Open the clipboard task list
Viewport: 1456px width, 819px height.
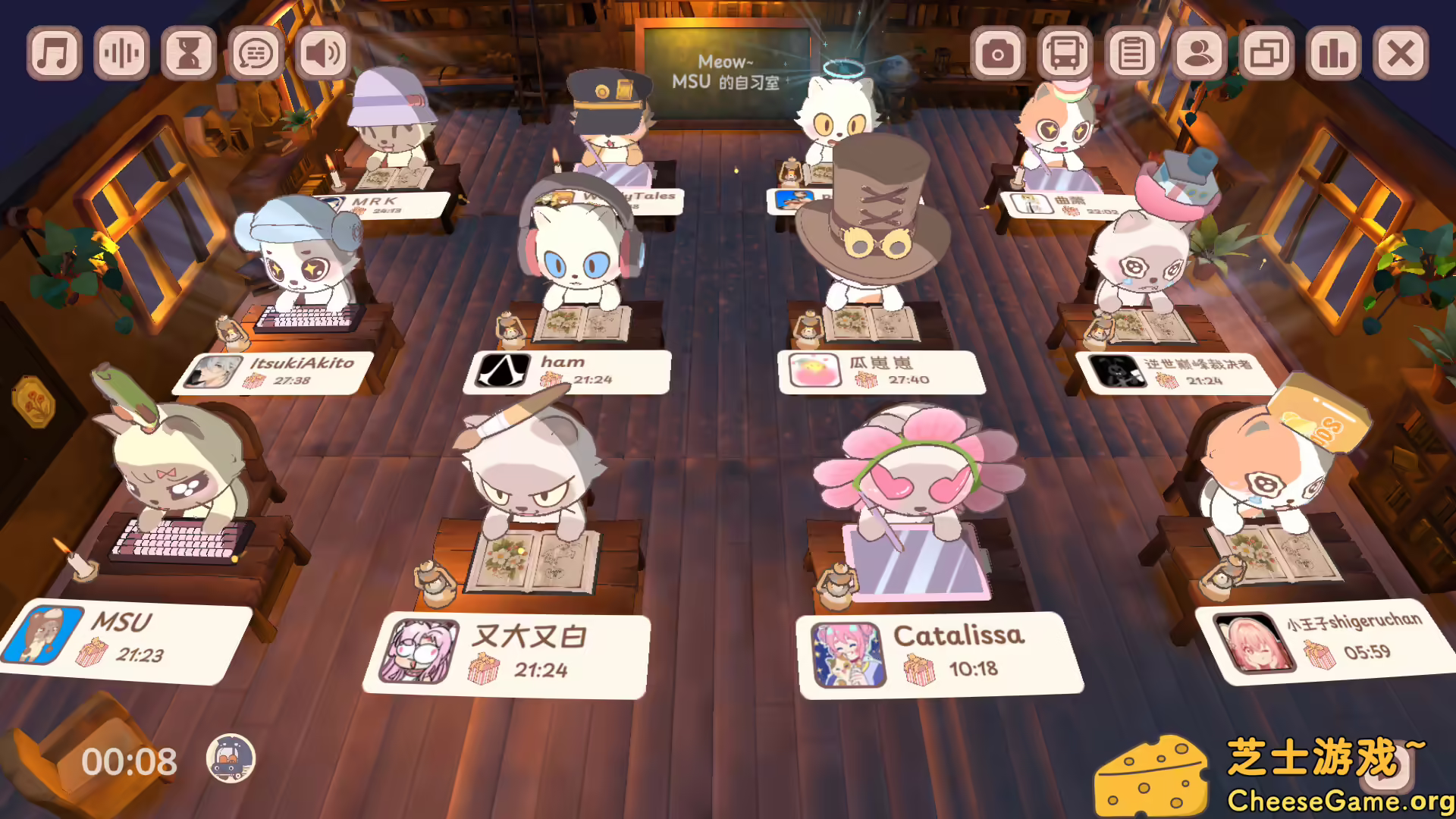click(1132, 52)
